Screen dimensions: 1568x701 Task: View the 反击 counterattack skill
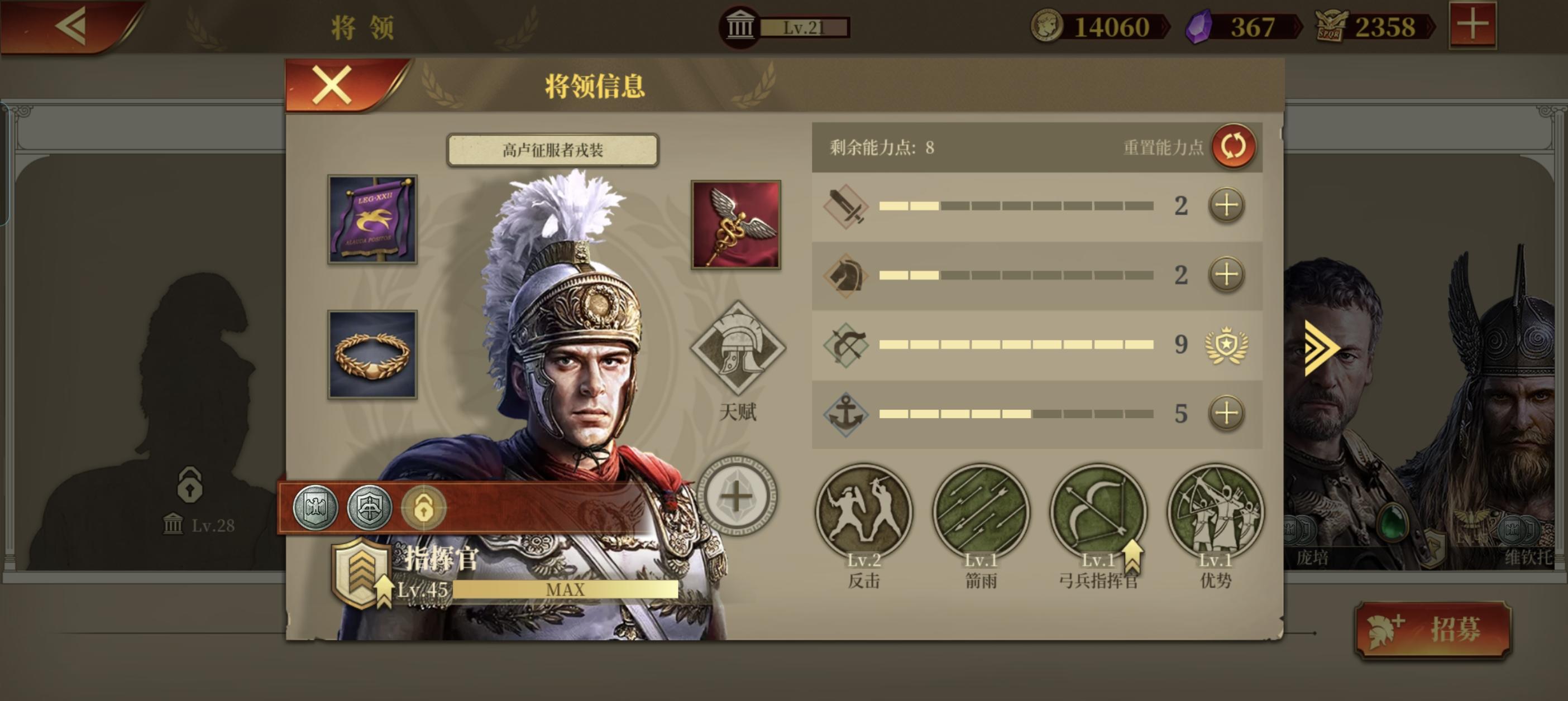click(864, 512)
